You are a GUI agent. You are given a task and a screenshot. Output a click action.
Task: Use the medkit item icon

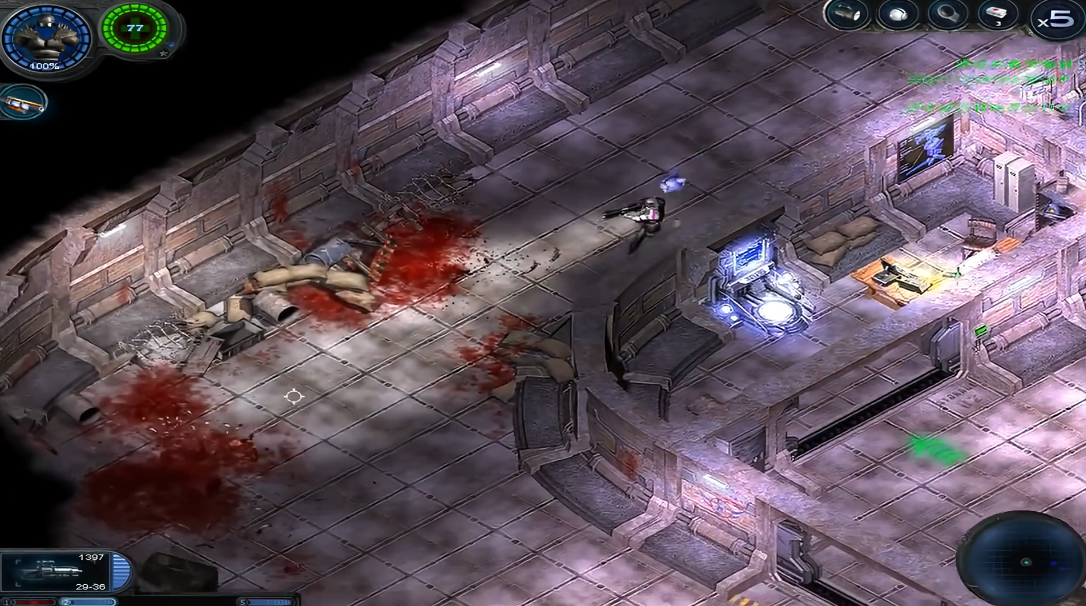pos(996,14)
